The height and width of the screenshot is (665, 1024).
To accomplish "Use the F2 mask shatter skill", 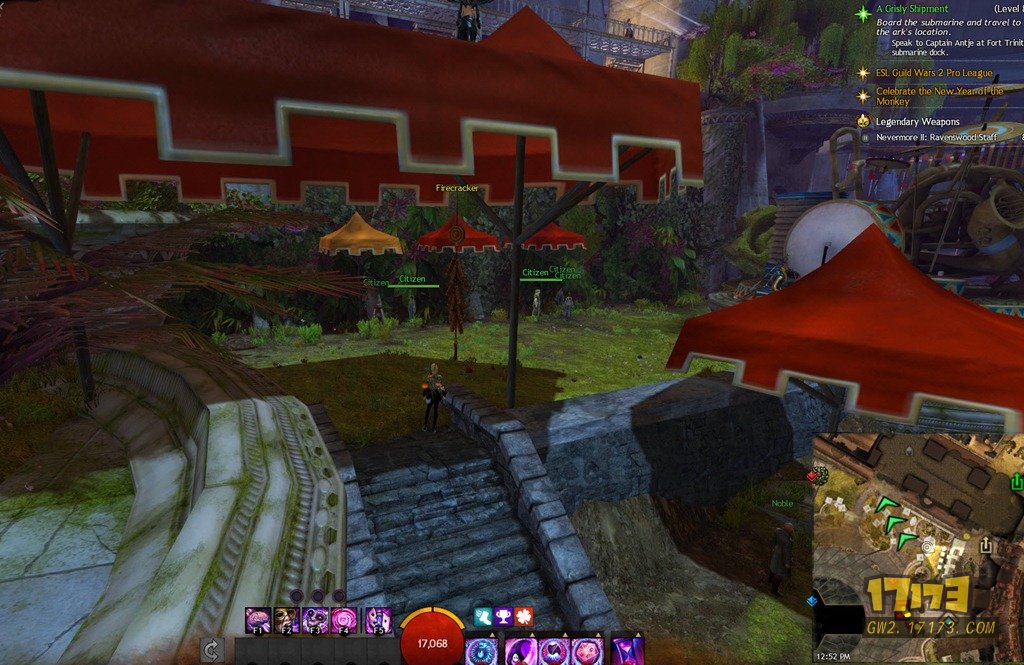I will 287,620.
